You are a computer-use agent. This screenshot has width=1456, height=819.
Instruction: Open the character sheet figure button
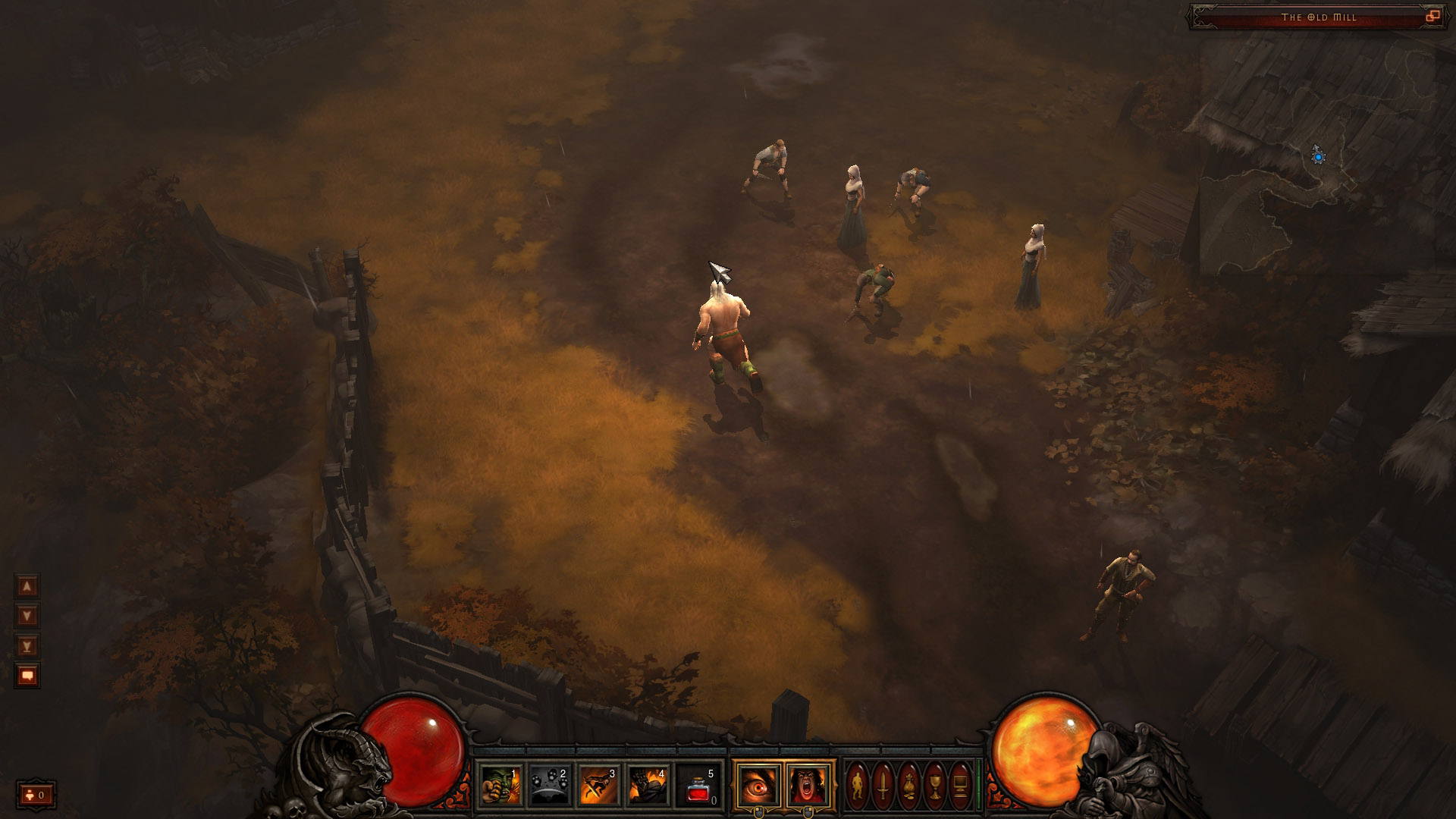(x=858, y=785)
